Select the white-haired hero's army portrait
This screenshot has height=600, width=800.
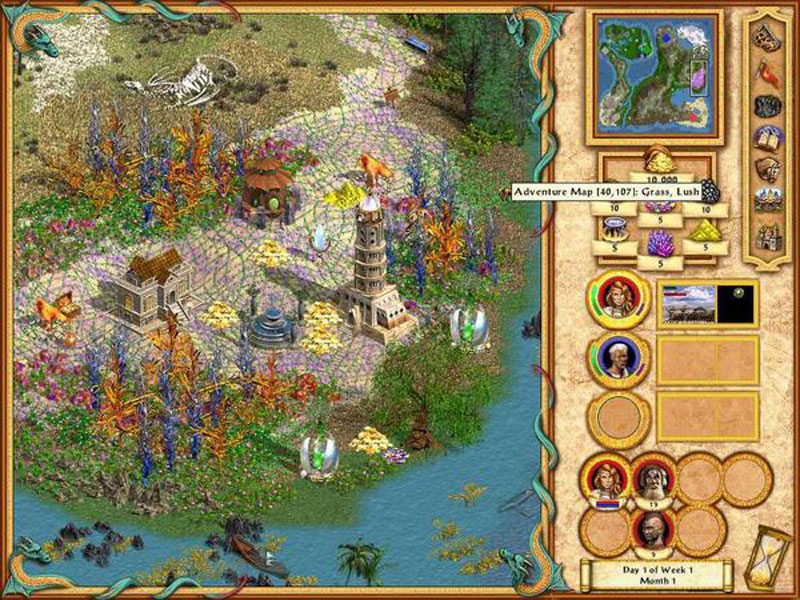(618, 358)
